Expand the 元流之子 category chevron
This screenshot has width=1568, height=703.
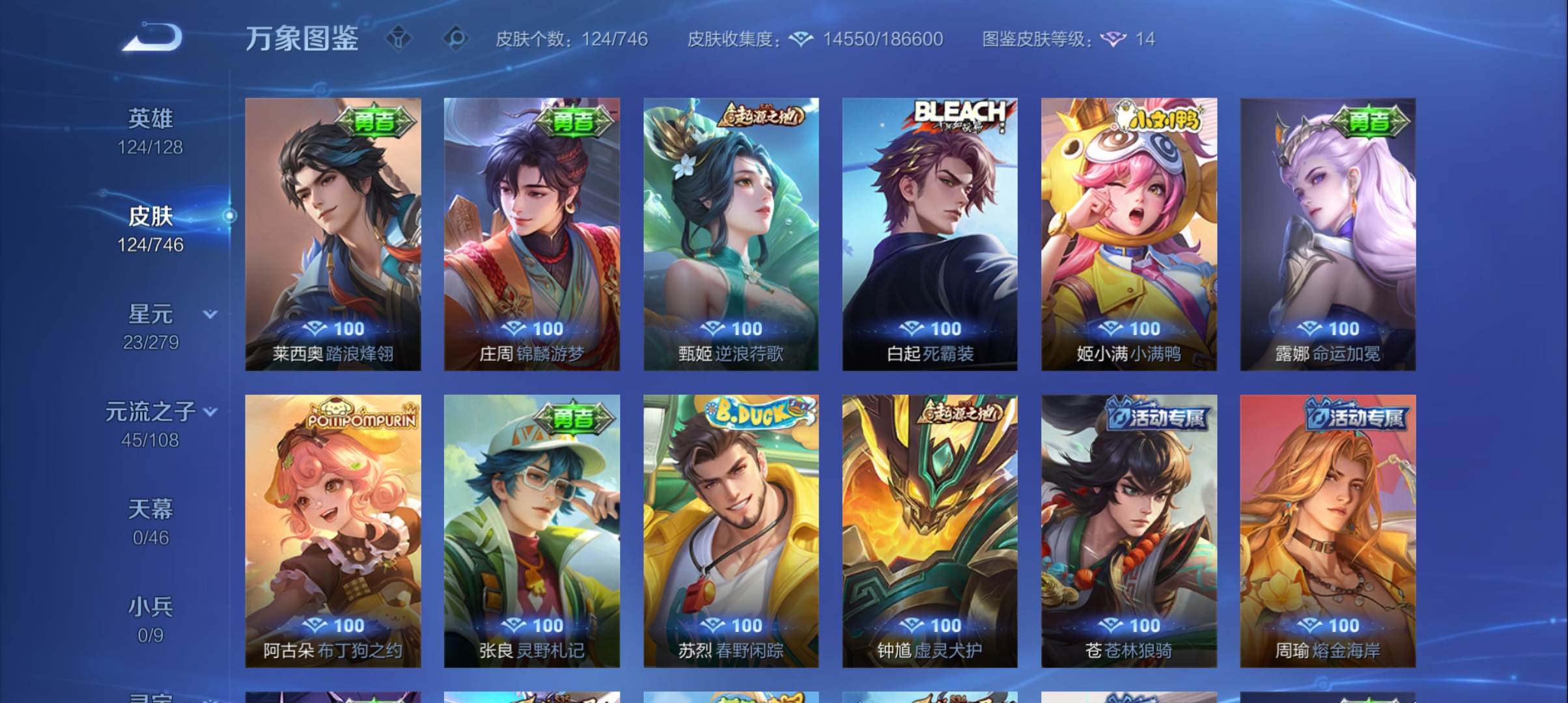click(x=210, y=411)
